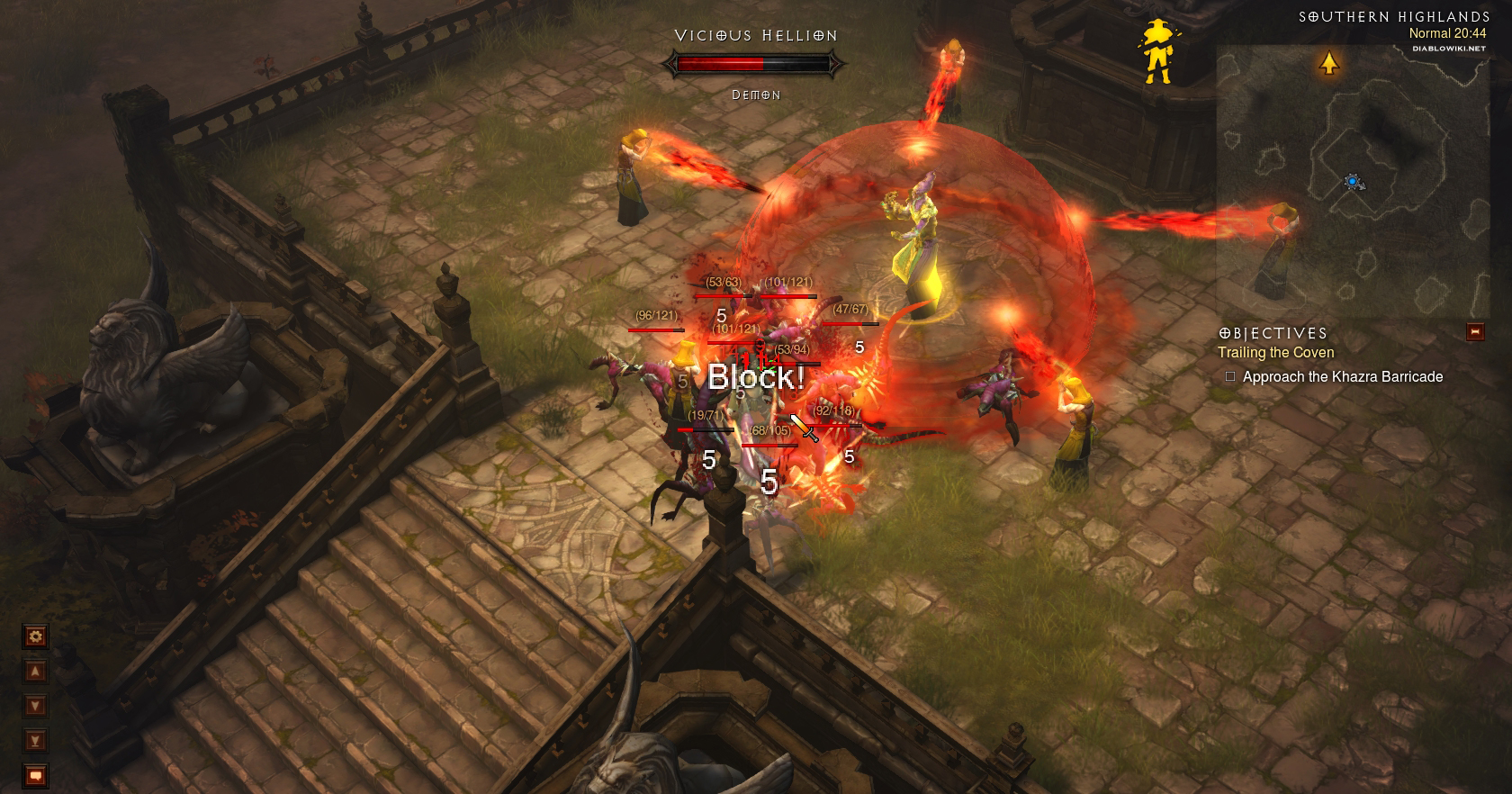Click the Approach the Khazra Barricade objective
This screenshot has height=794, width=1512.
tap(1342, 377)
